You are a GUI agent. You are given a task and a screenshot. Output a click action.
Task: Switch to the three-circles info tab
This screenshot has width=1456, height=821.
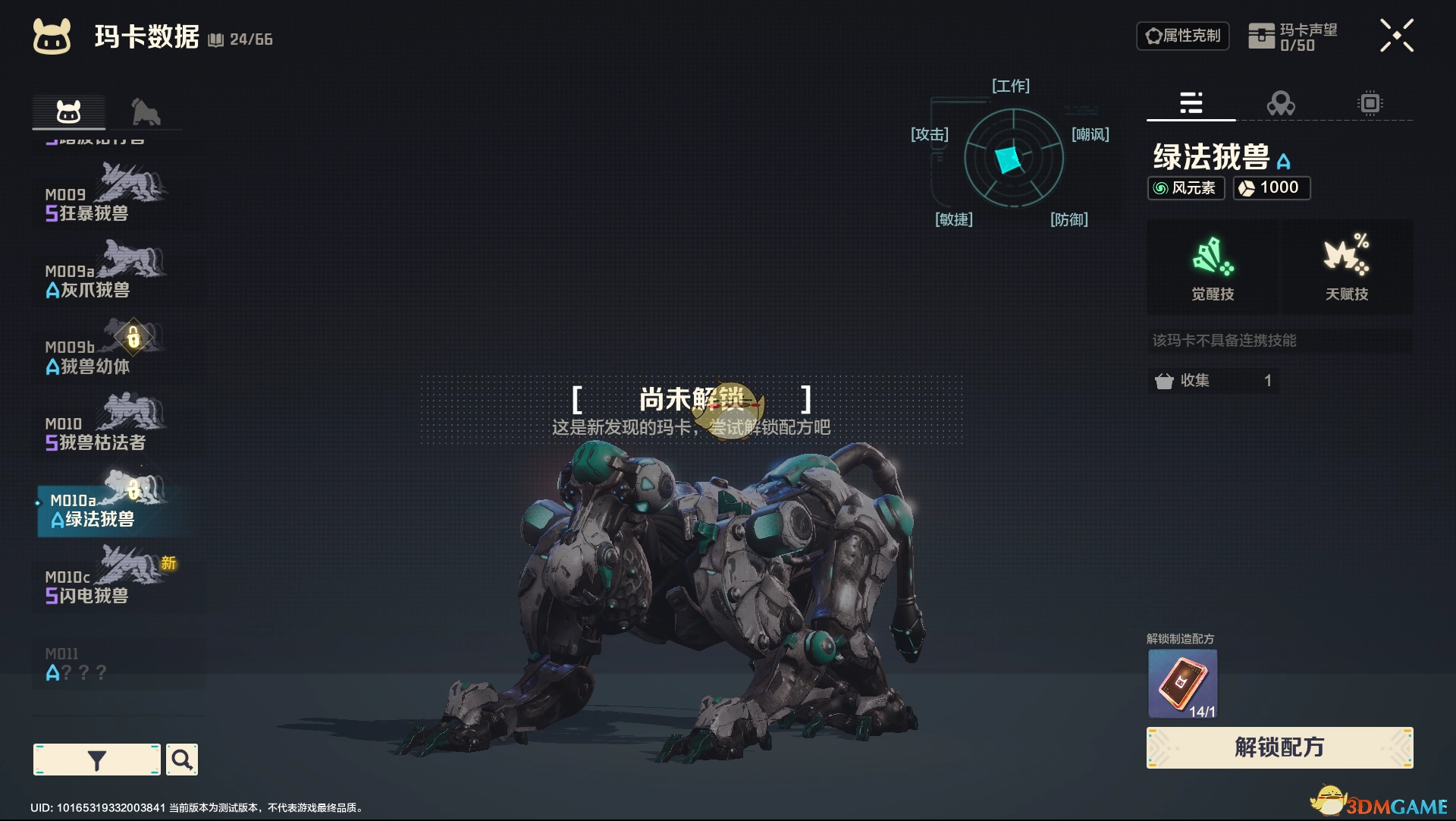pyautogui.click(x=1281, y=103)
